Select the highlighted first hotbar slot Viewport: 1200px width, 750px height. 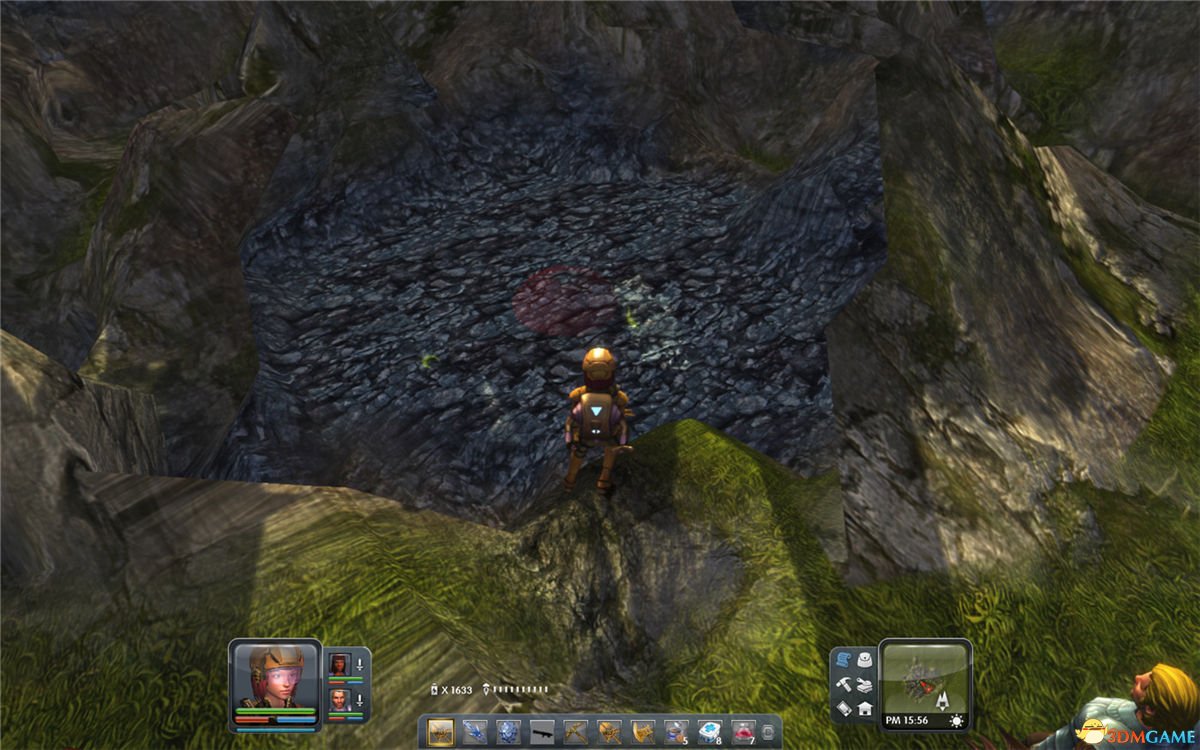440,731
